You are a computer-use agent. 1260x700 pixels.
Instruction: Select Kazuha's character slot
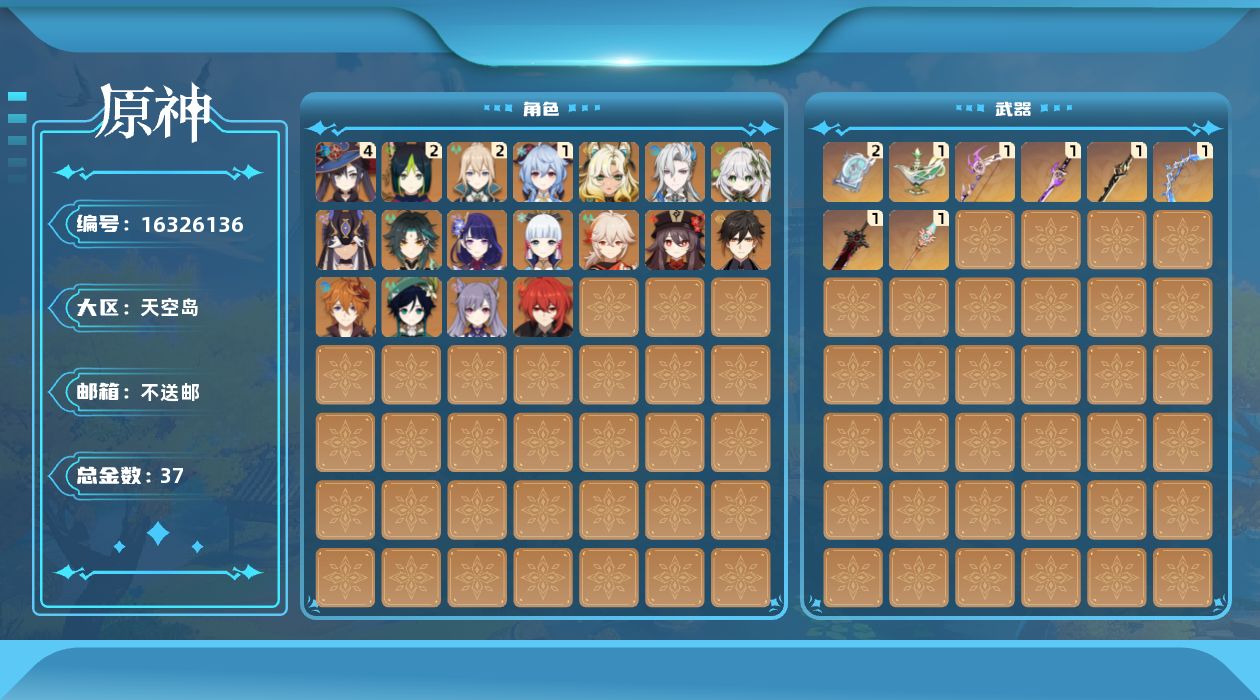609,240
